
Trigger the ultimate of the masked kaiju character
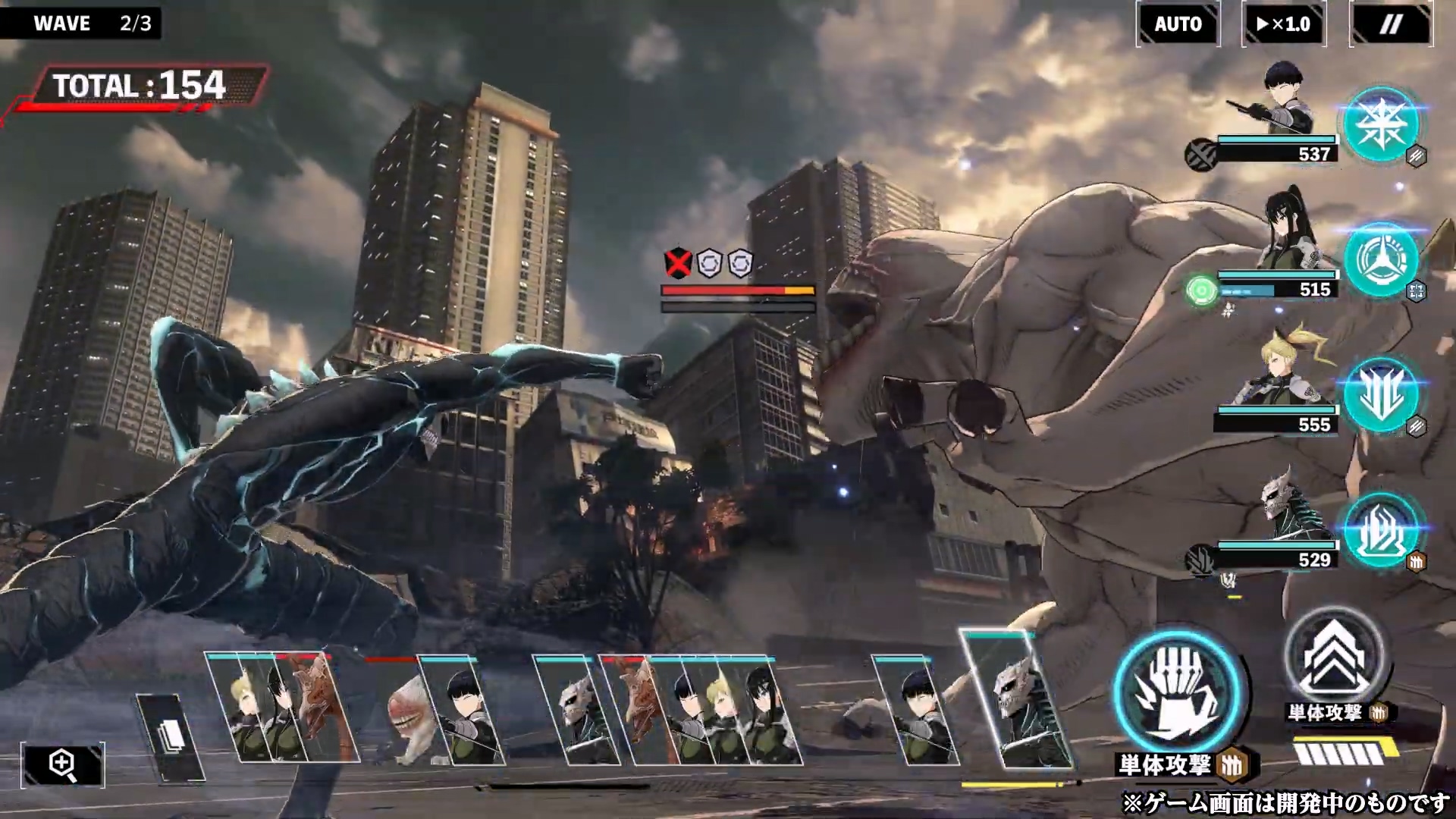1380,529
